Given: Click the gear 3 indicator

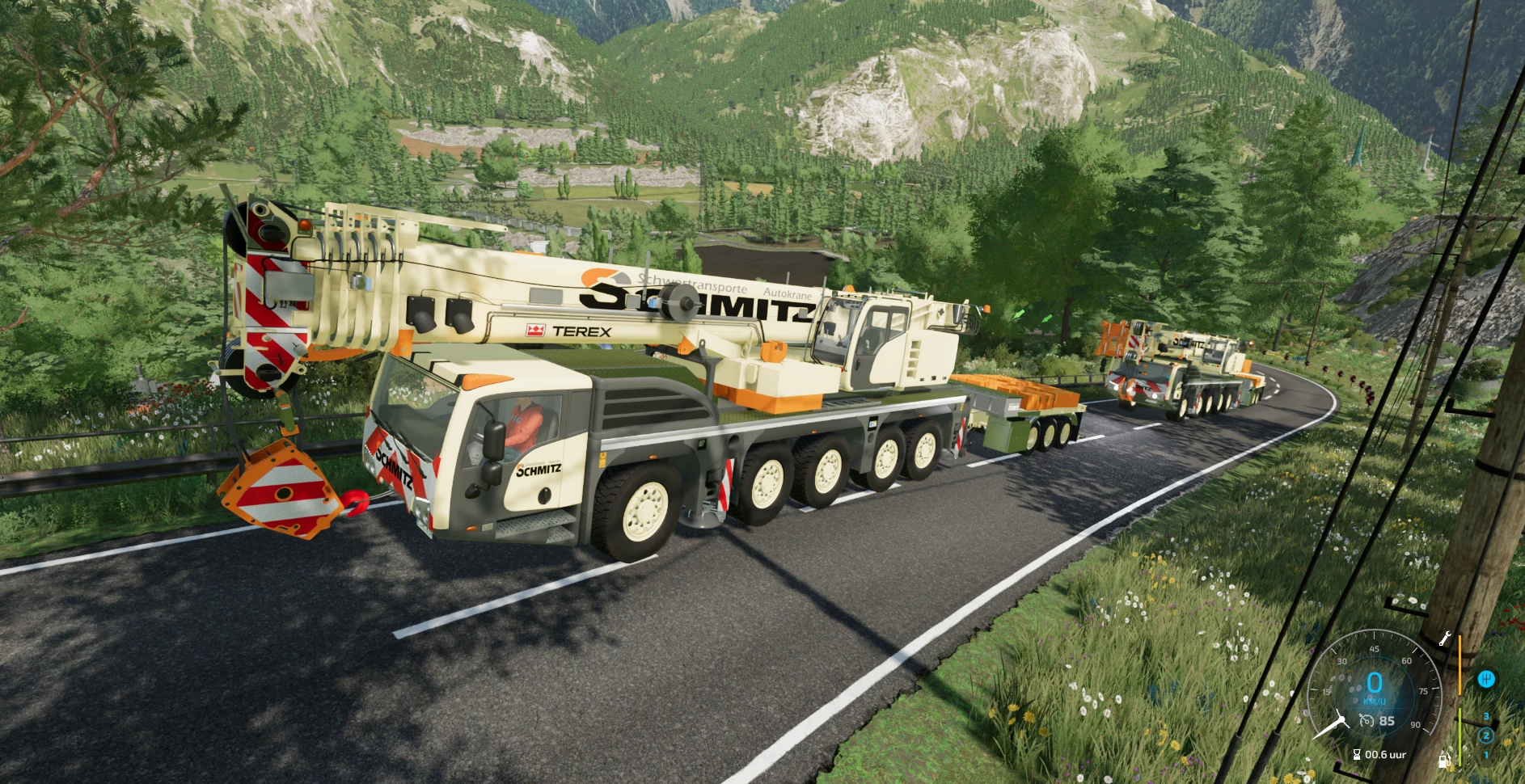Looking at the screenshot, I should (x=1487, y=716).
